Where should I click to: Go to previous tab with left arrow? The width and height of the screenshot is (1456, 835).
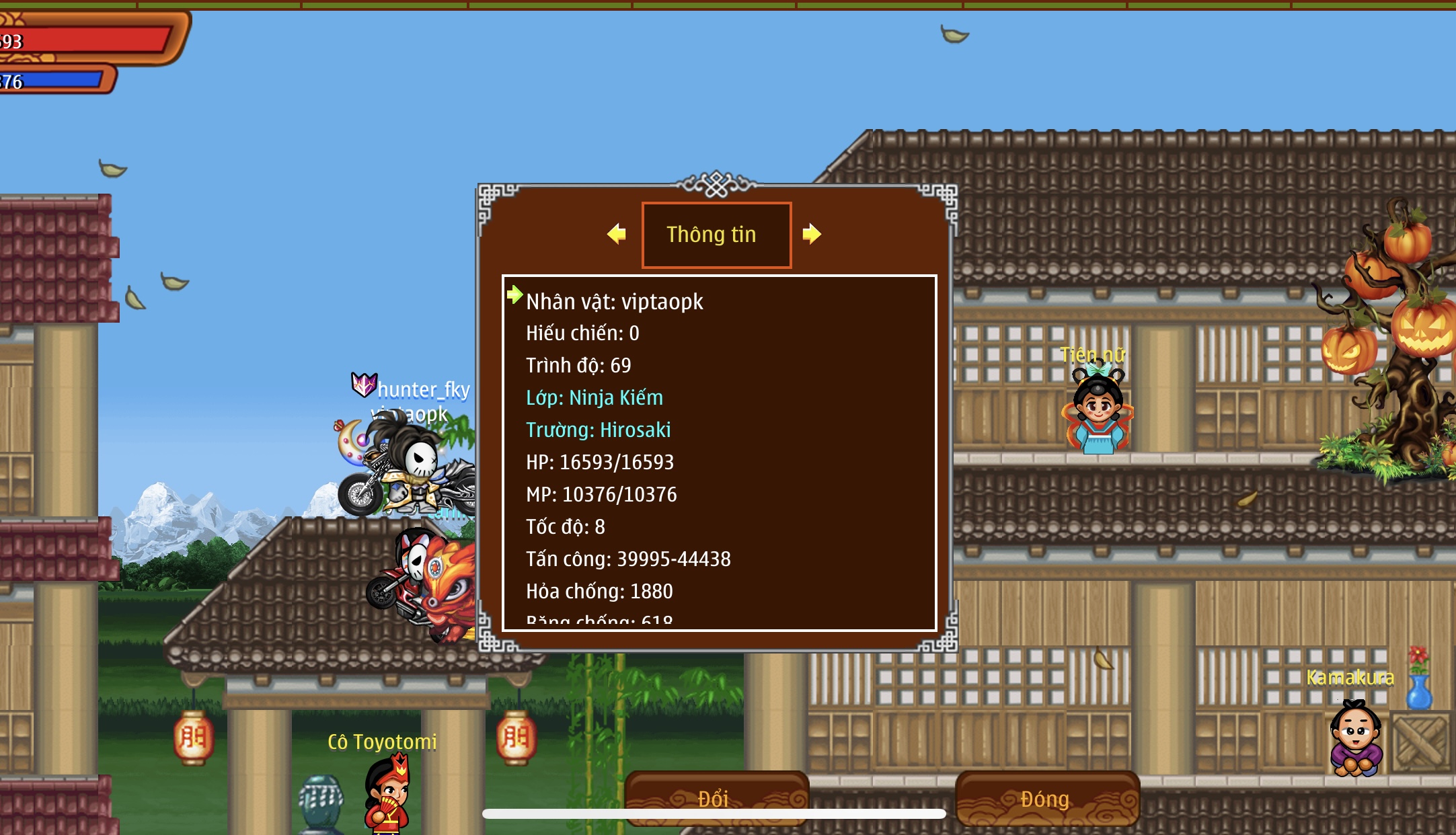616,234
